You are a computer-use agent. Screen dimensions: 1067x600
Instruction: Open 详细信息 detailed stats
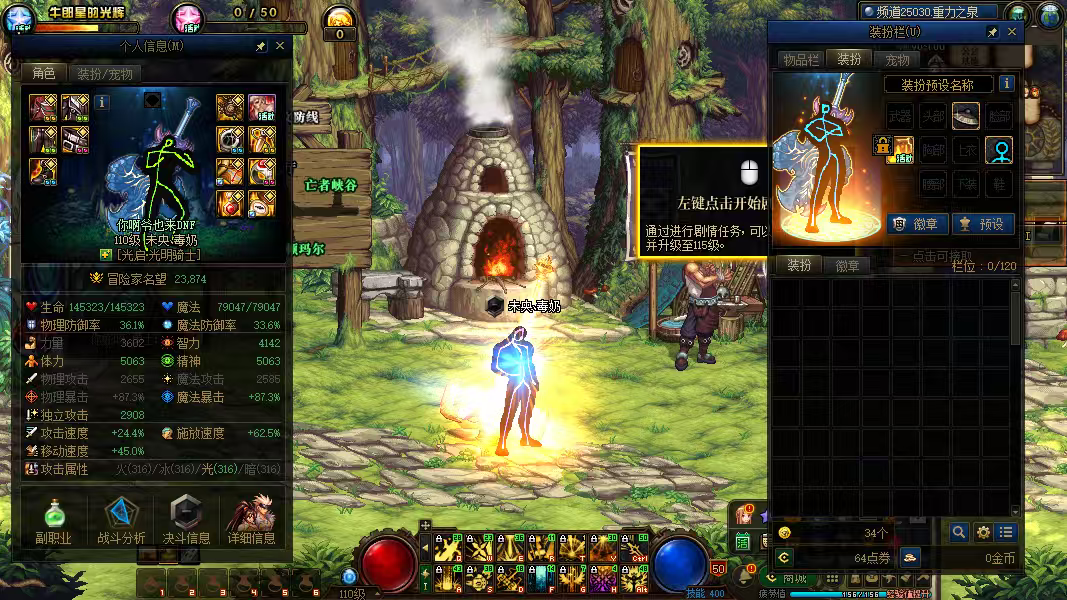[251, 521]
